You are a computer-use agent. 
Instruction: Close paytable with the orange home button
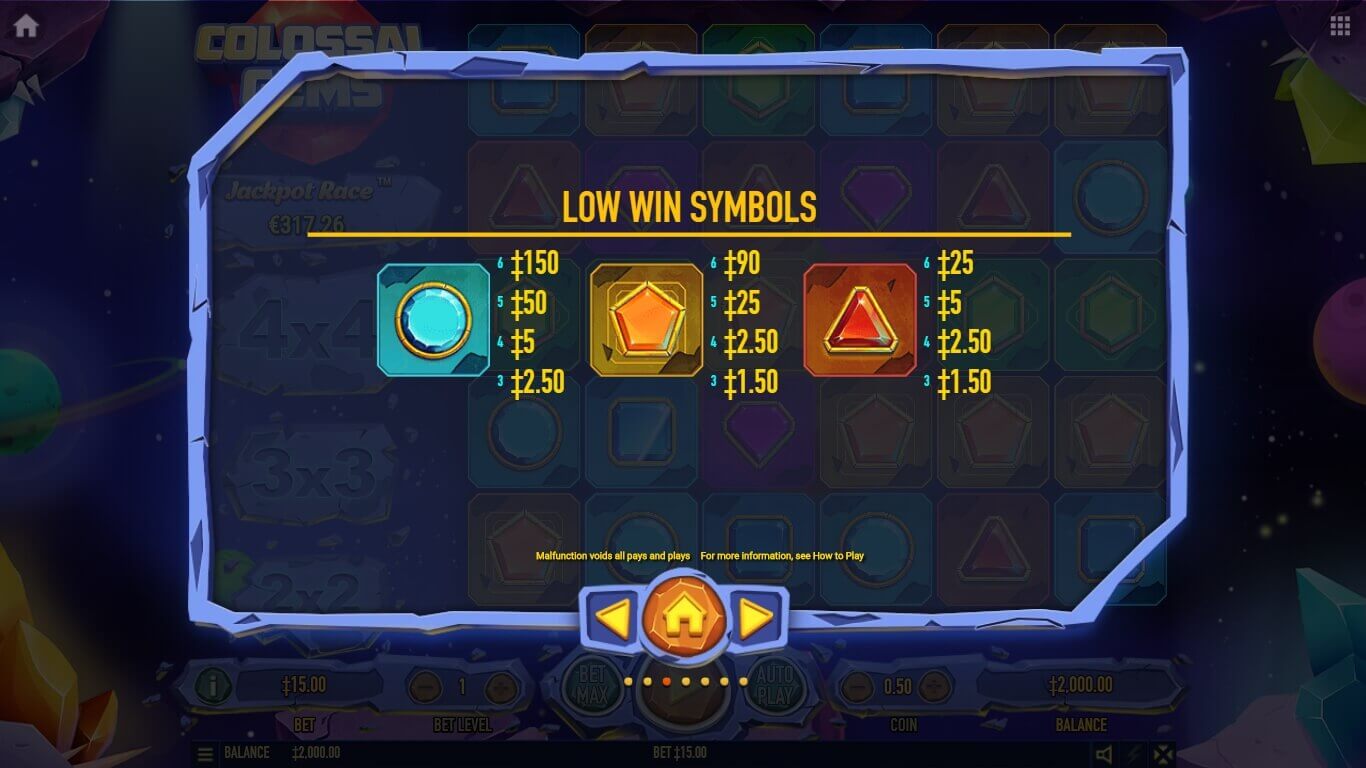[684, 618]
